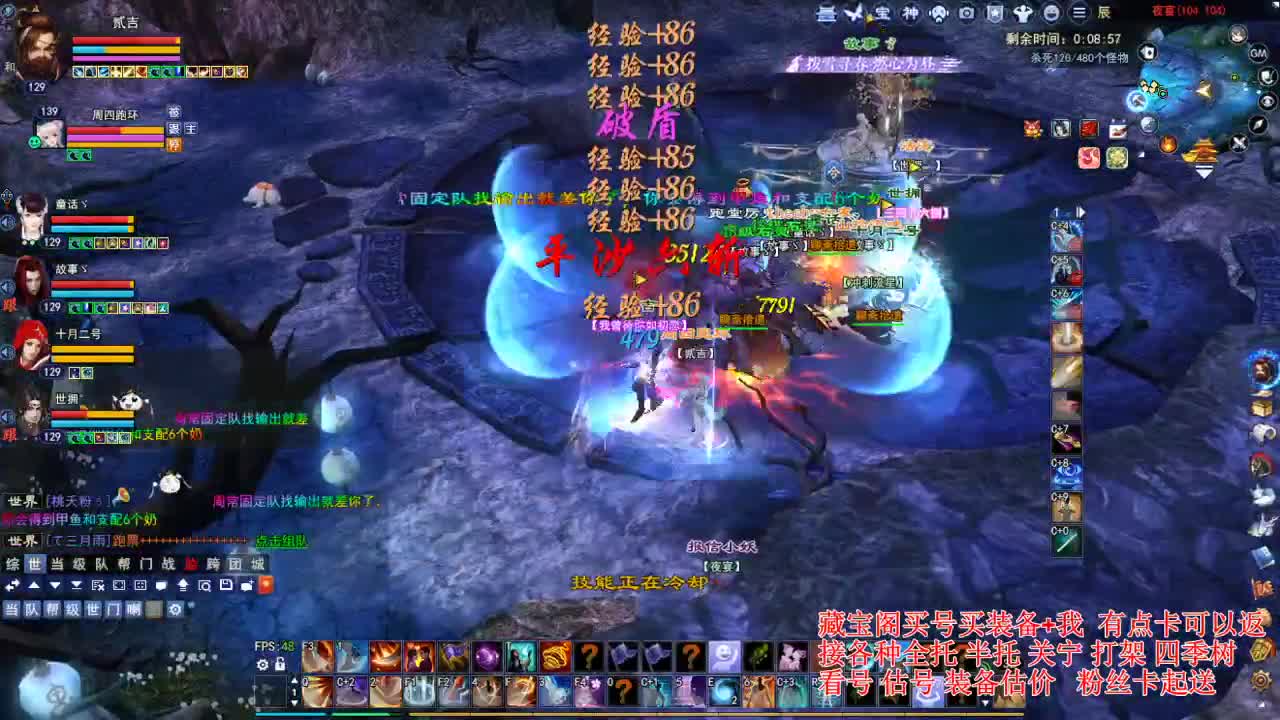The image size is (1280, 720).
Task: Expand the buff column arrow next to the number 1
Action: (x=1081, y=212)
